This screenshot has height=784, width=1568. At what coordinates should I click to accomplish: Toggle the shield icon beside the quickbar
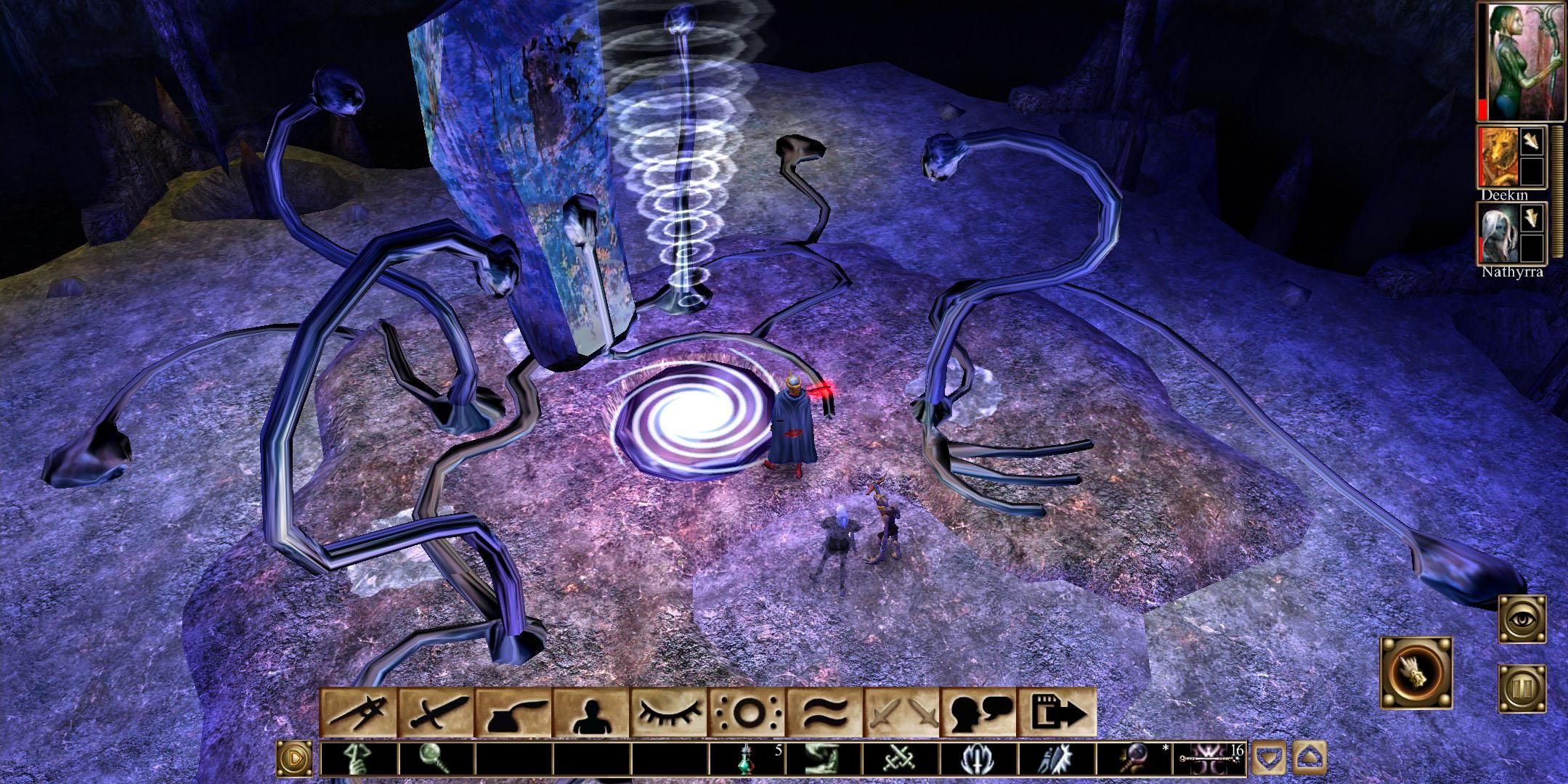1269,757
